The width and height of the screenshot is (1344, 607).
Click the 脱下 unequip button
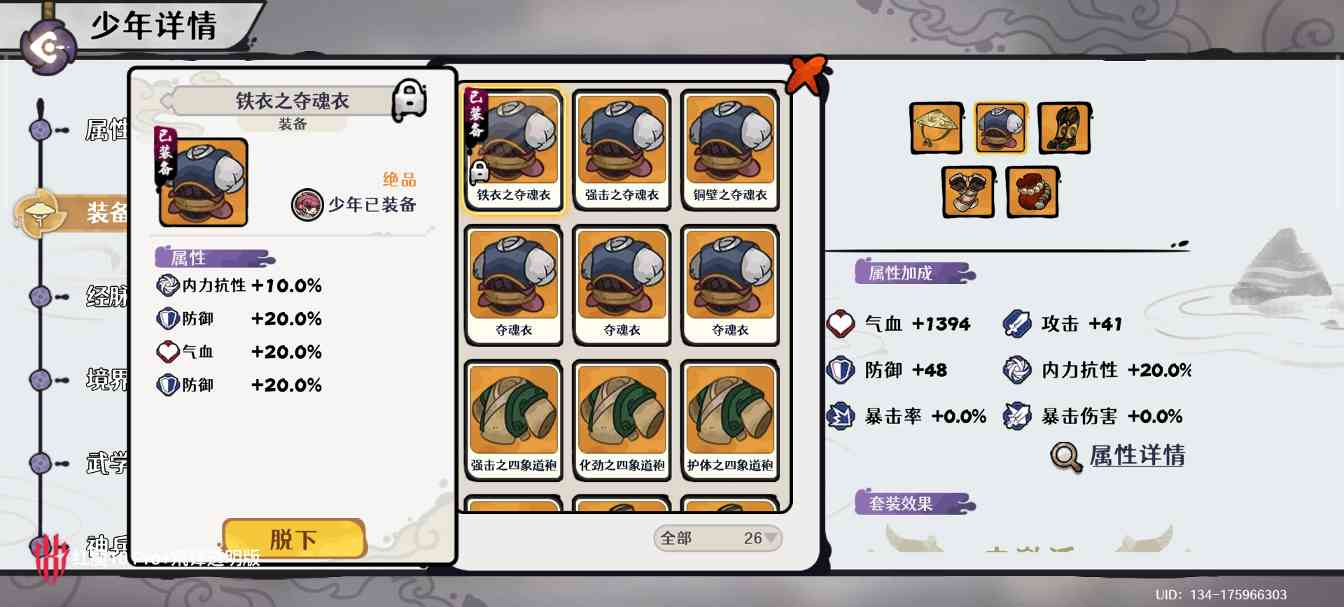[293, 539]
